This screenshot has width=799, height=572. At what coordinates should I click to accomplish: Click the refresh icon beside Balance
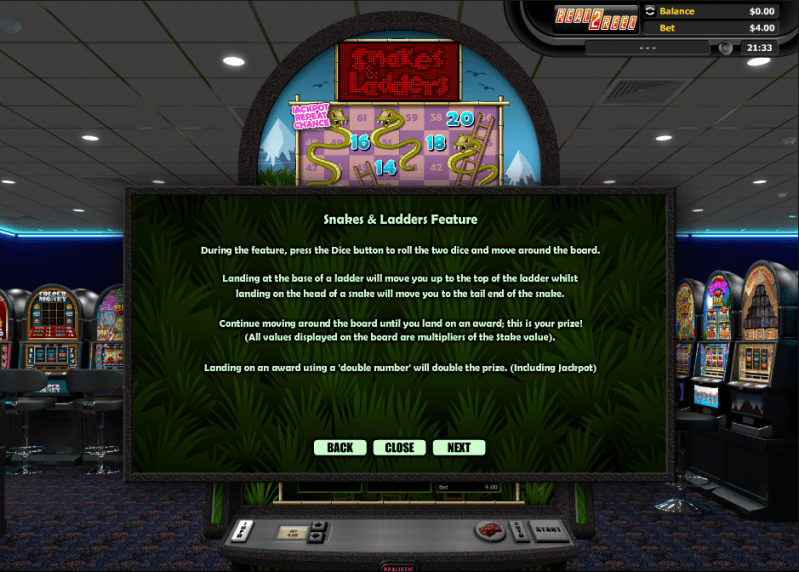(x=651, y=11)
